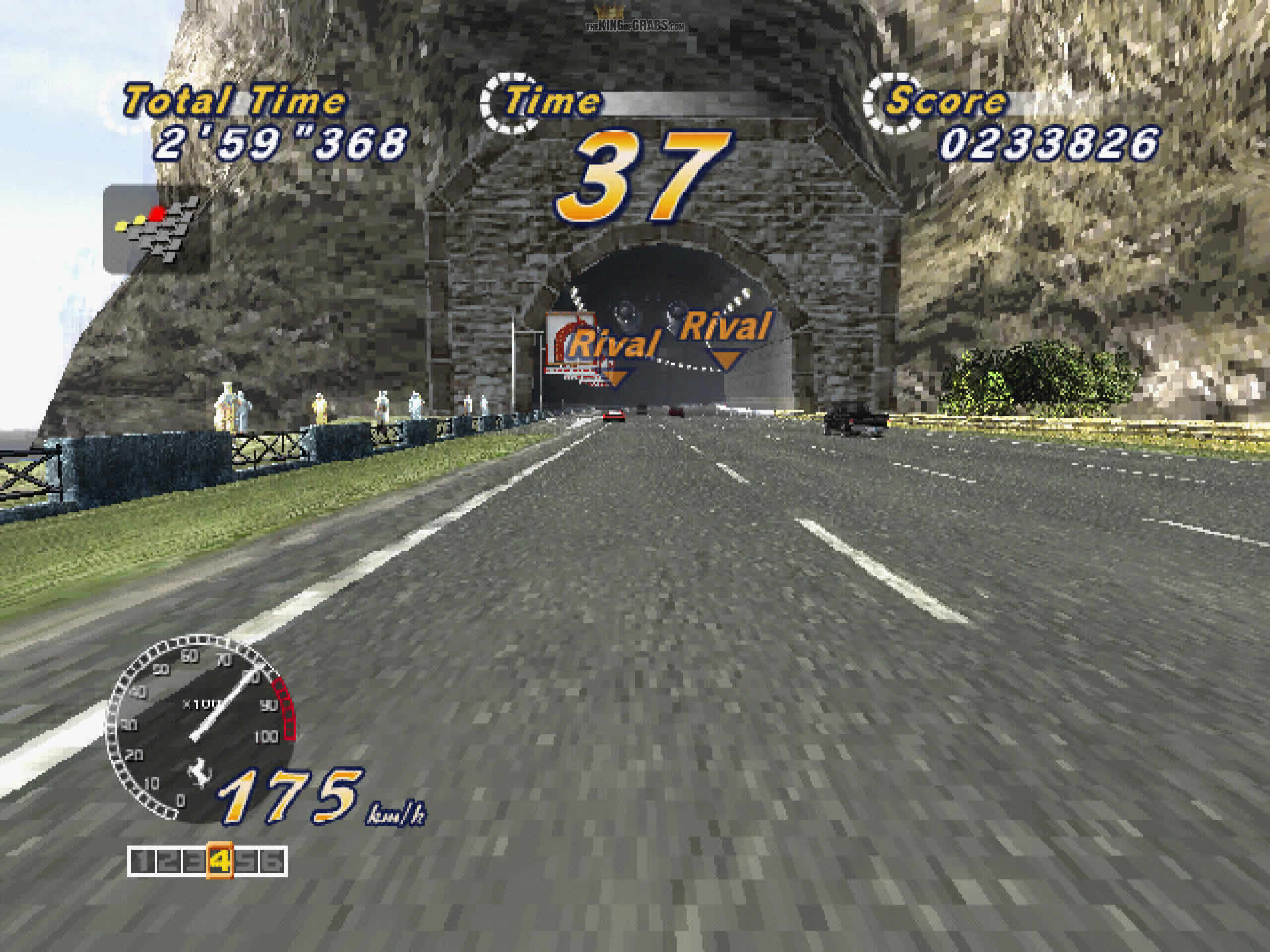This screenshot has height=952, width=1270.
Task: Select the Ferrari prancing horse logo on the speedometer
Action: click(x=200, y=774)
